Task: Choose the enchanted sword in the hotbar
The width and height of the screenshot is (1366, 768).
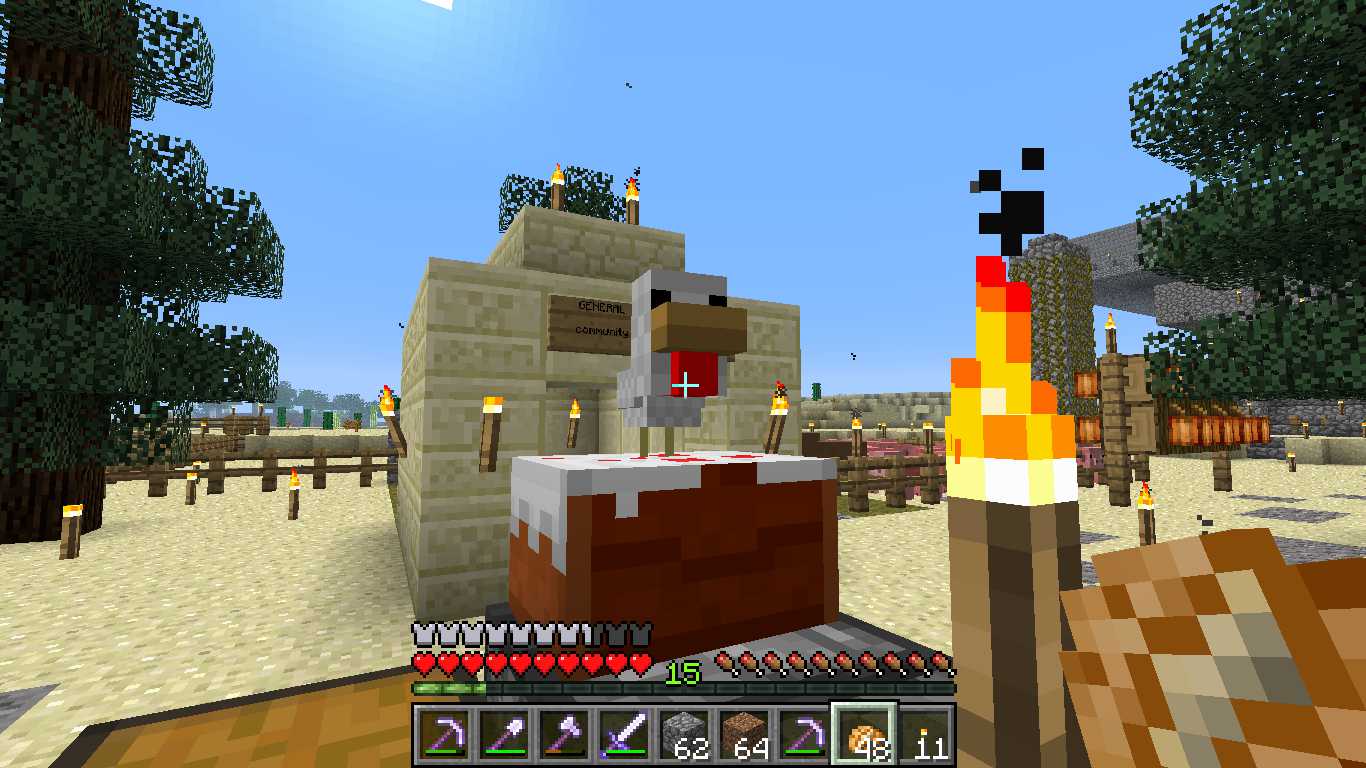Action: (623, 735)
